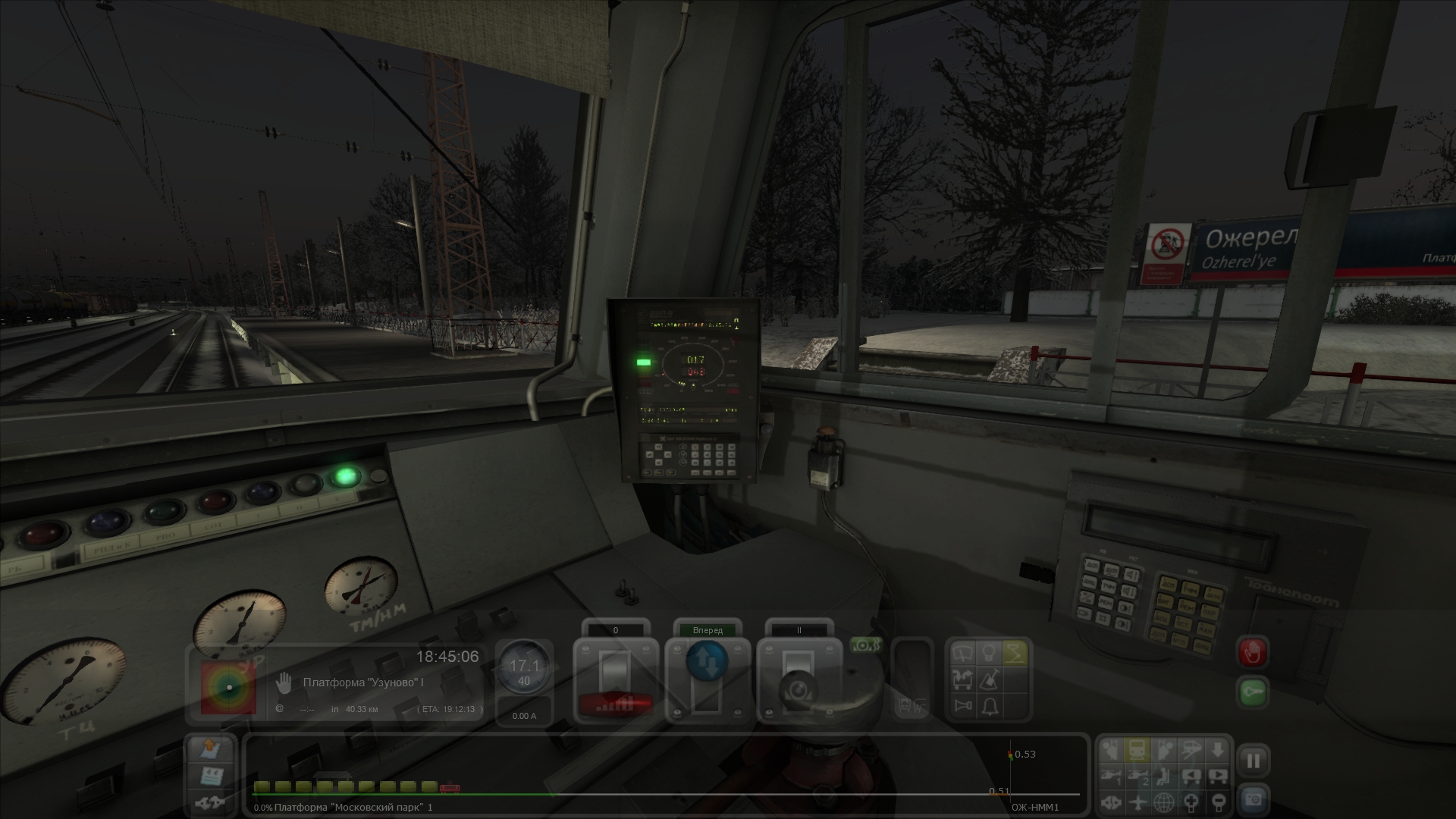Zoom out with the minus magnifier

click(1217, 802)
